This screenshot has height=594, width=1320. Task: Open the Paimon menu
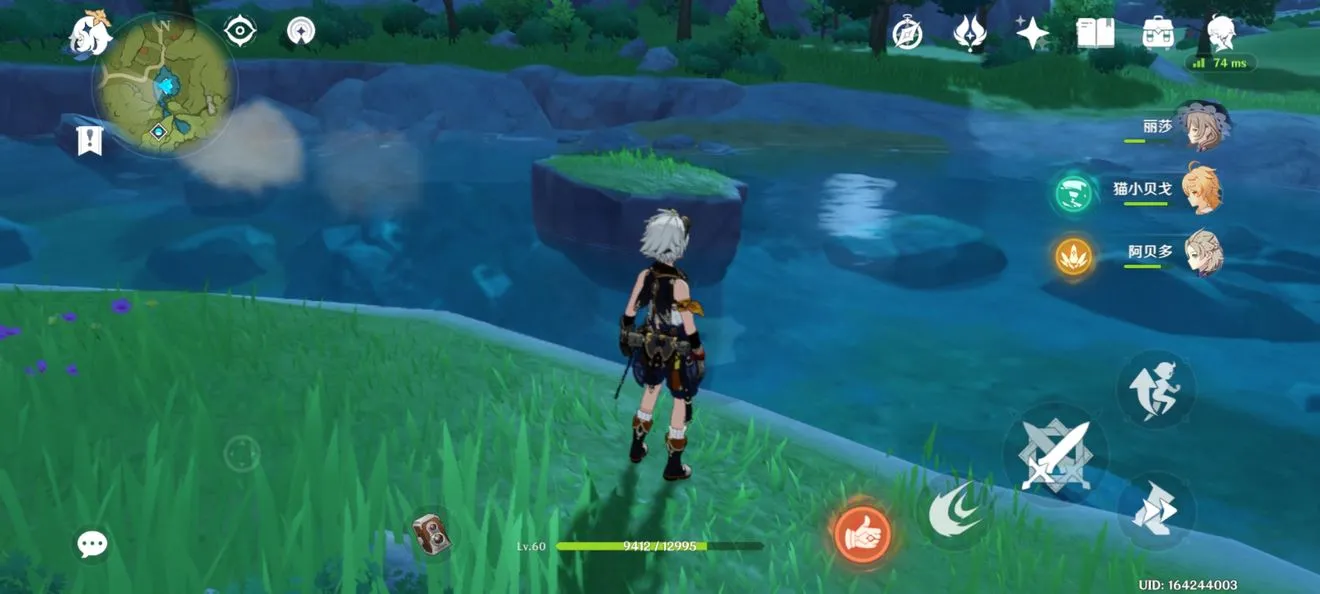click(x=90, y=34)
